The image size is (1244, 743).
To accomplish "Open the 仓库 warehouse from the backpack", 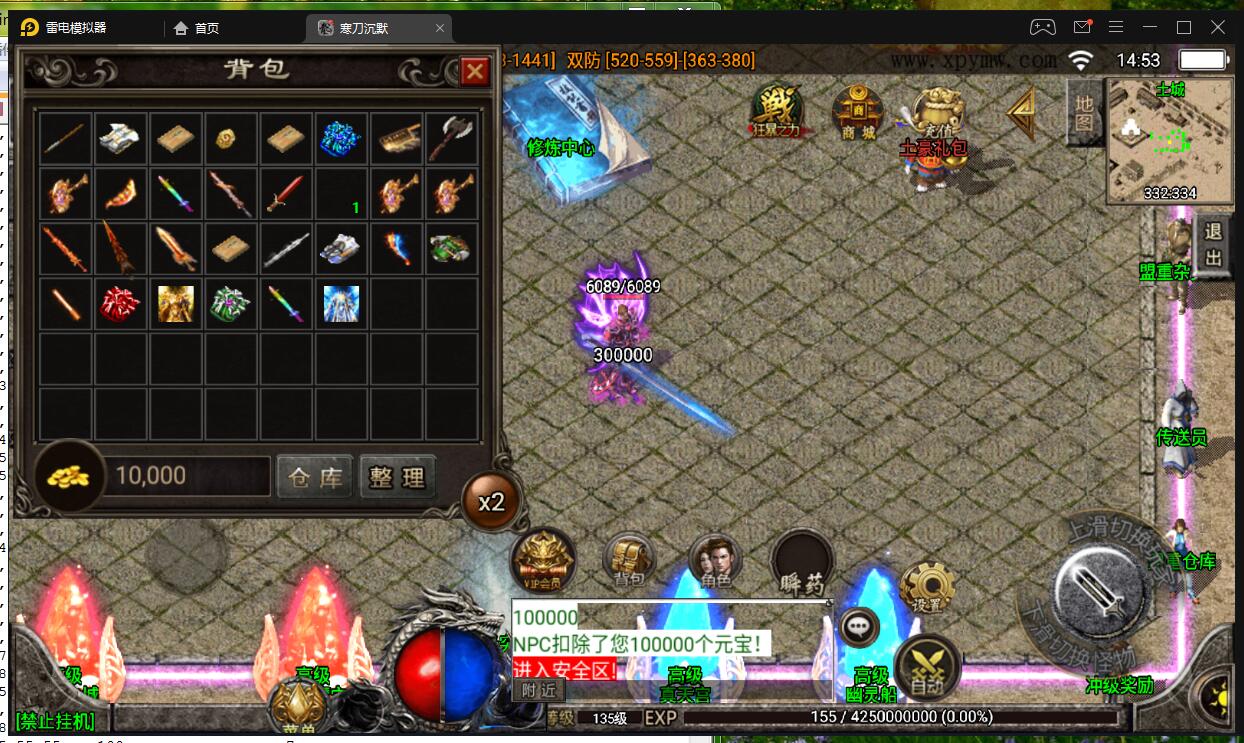I will click(316, 477).
